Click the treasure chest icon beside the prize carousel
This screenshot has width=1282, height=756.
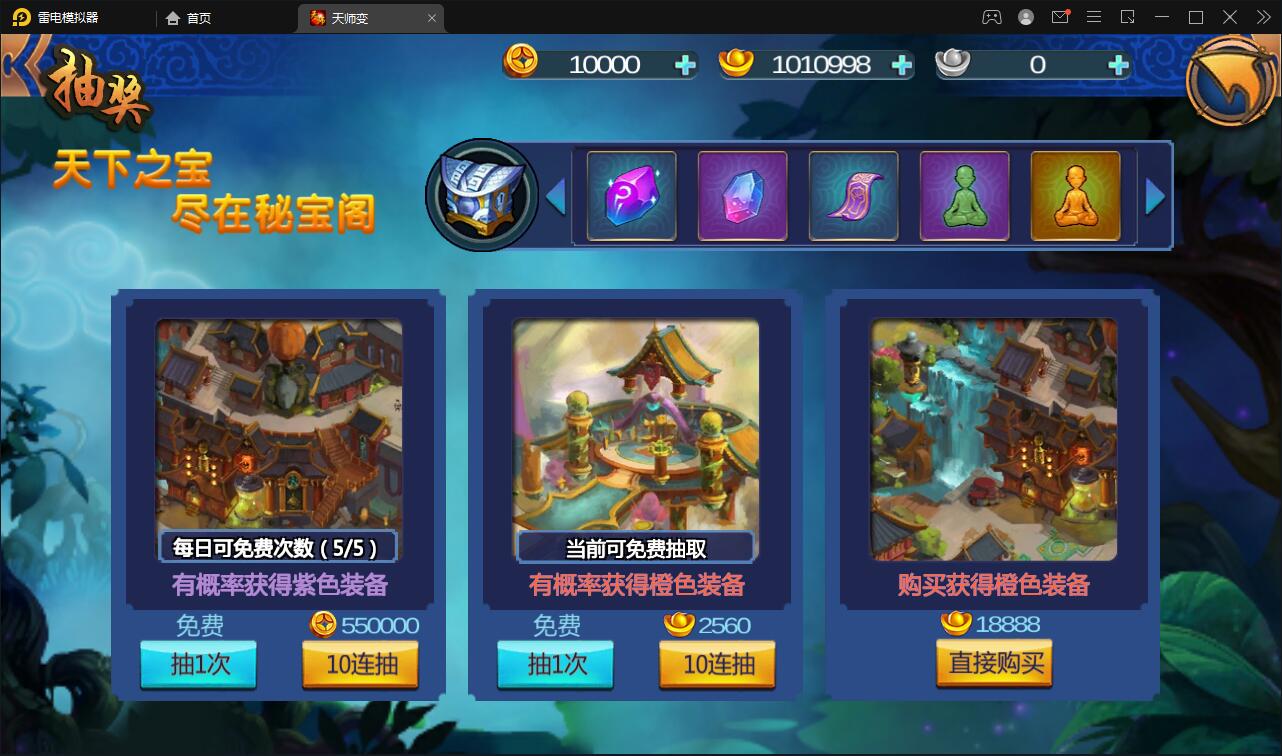tap(483, 194)
